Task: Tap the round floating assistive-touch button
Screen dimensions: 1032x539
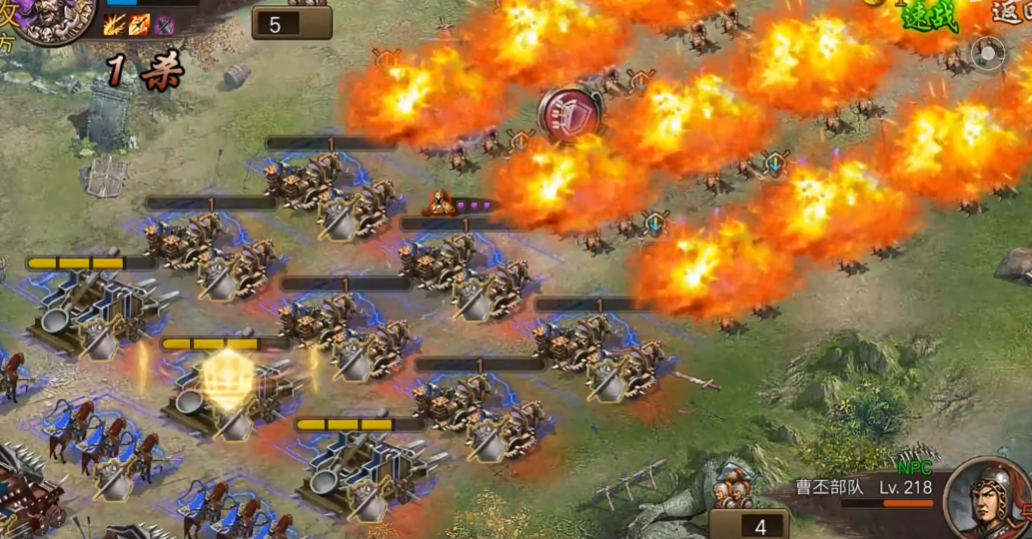Action: (988, 53)
